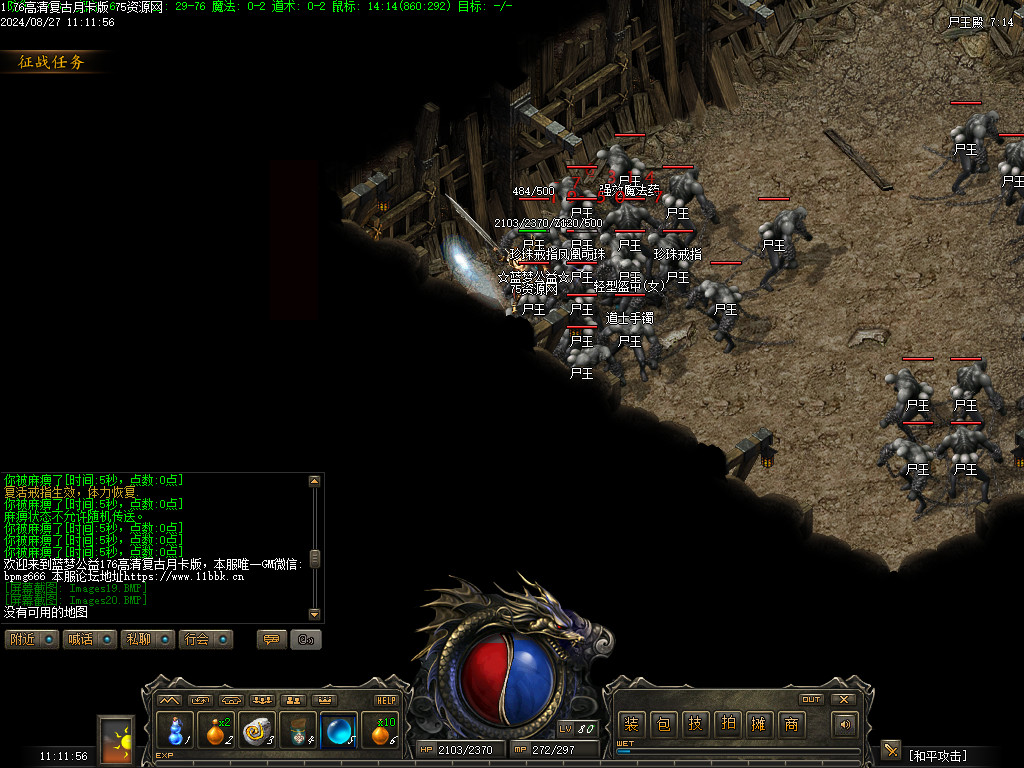Open the equipment panel (装)
The width and height of the screenshot is (1024, 768).
click(632, 725)
